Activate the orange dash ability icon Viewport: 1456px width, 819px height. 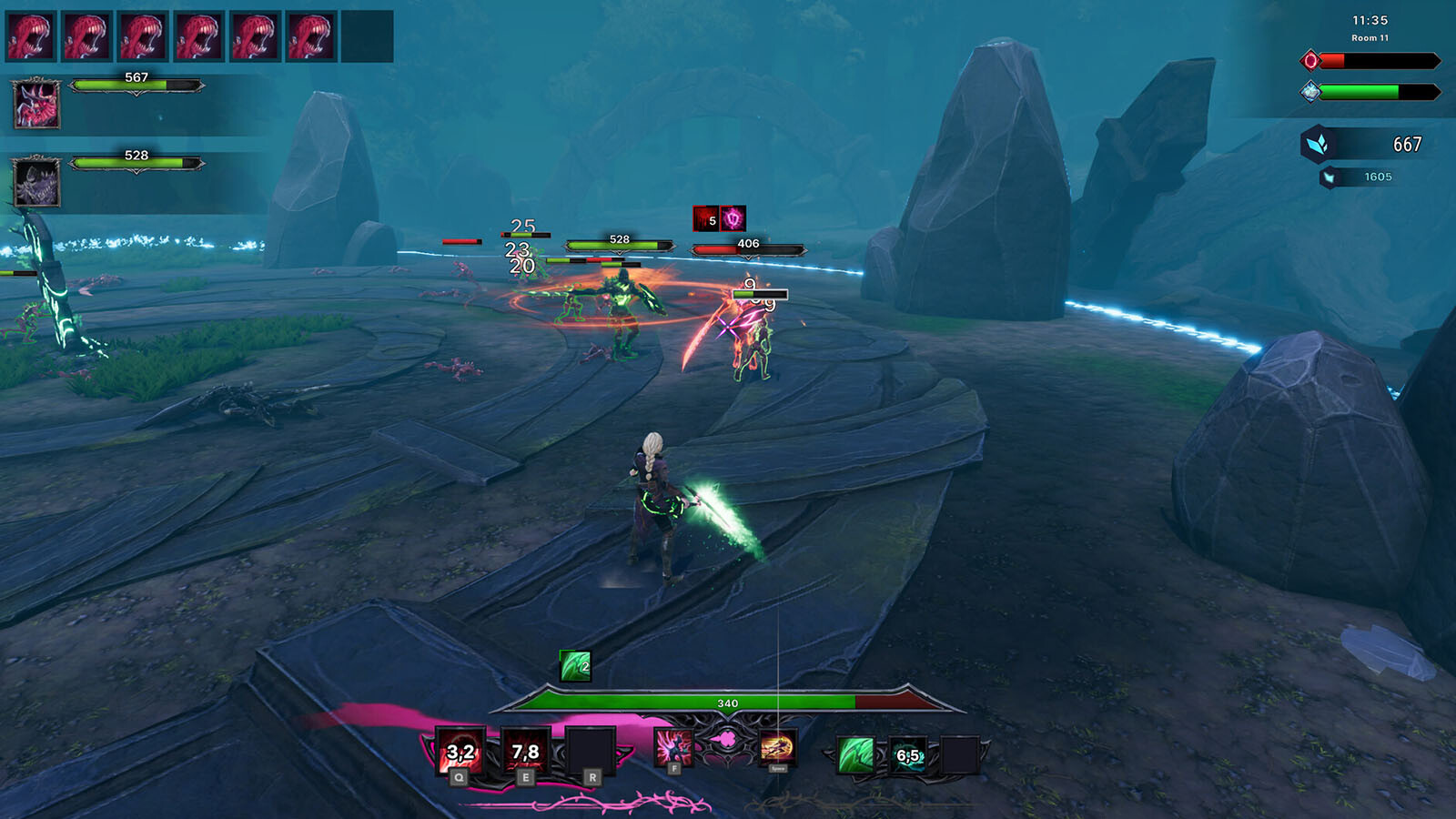tap(777, 748)
